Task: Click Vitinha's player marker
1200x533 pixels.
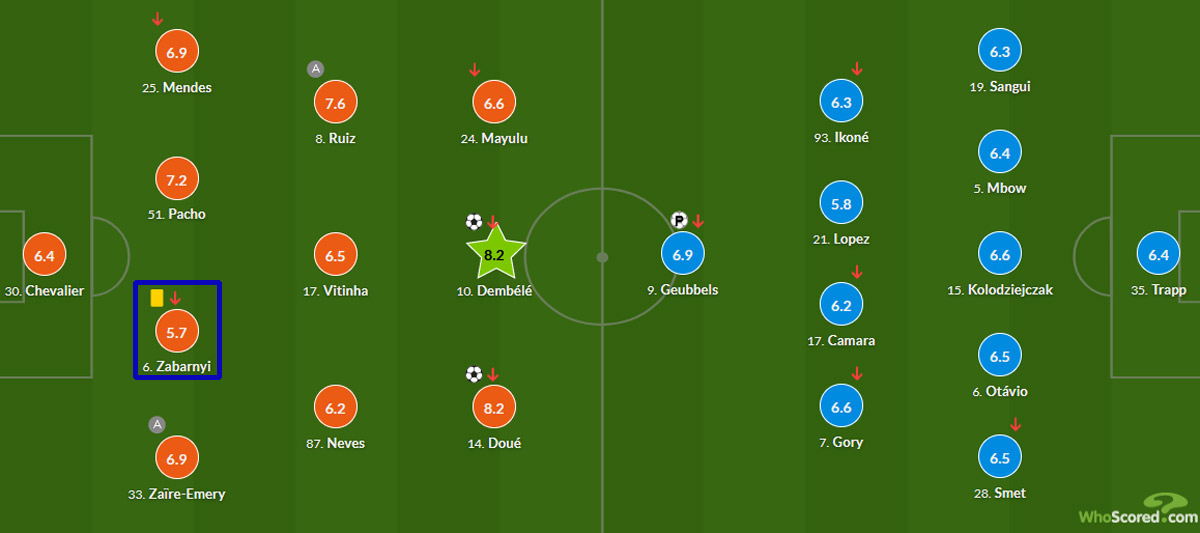Action: click(x=336, y=255)
